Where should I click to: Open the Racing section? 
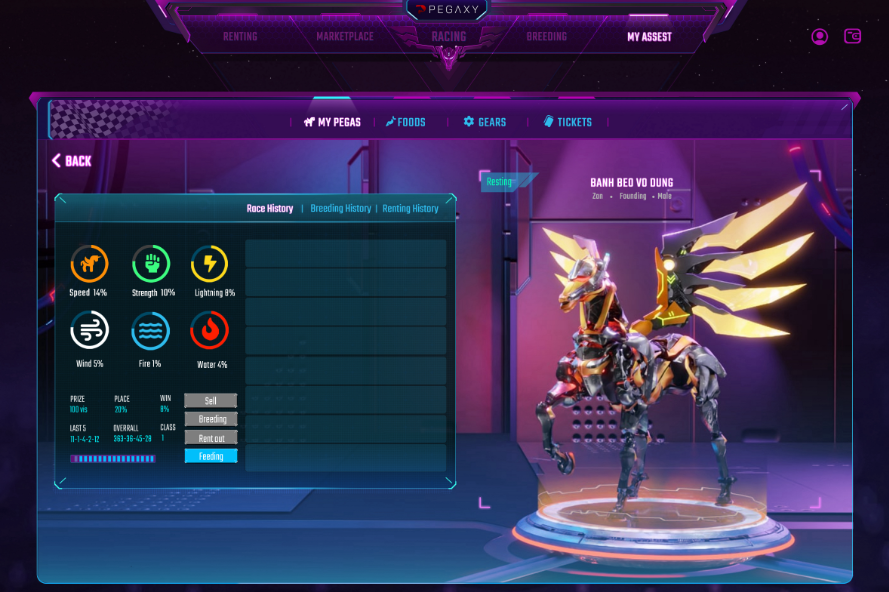(x=449, y=37)
